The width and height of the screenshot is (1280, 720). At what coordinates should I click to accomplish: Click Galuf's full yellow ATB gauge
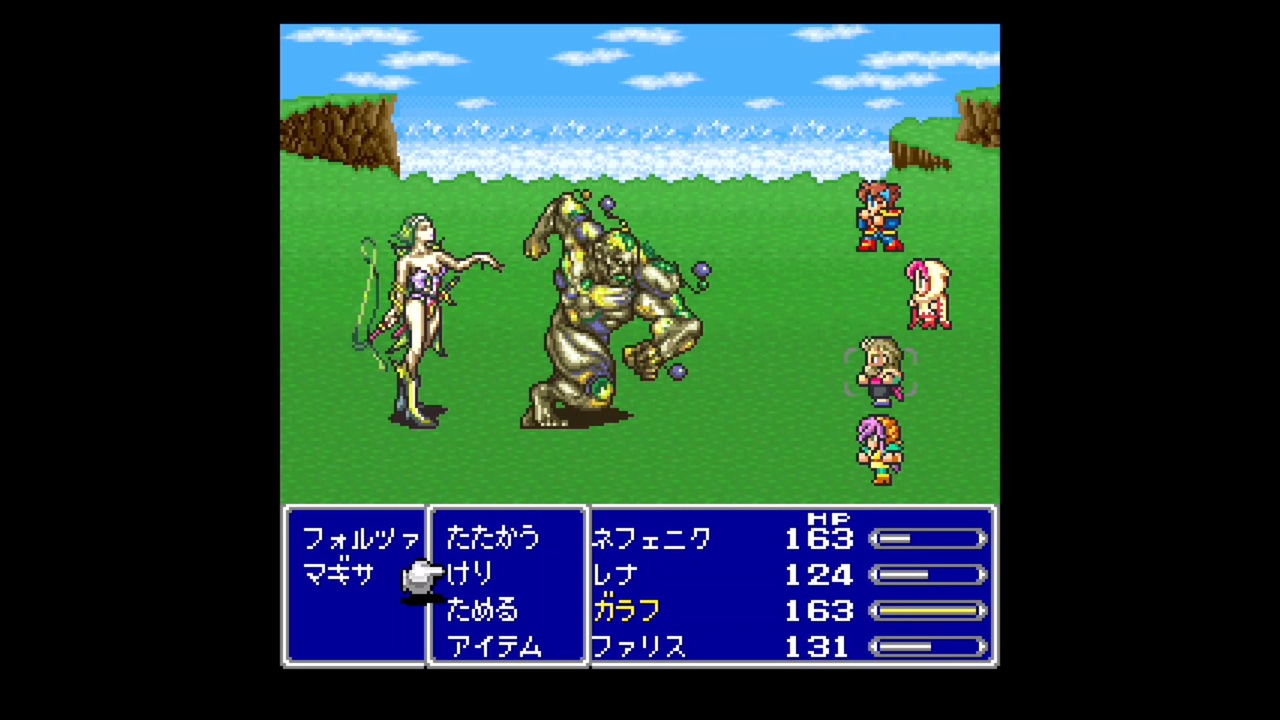click(x=928, y=610)
